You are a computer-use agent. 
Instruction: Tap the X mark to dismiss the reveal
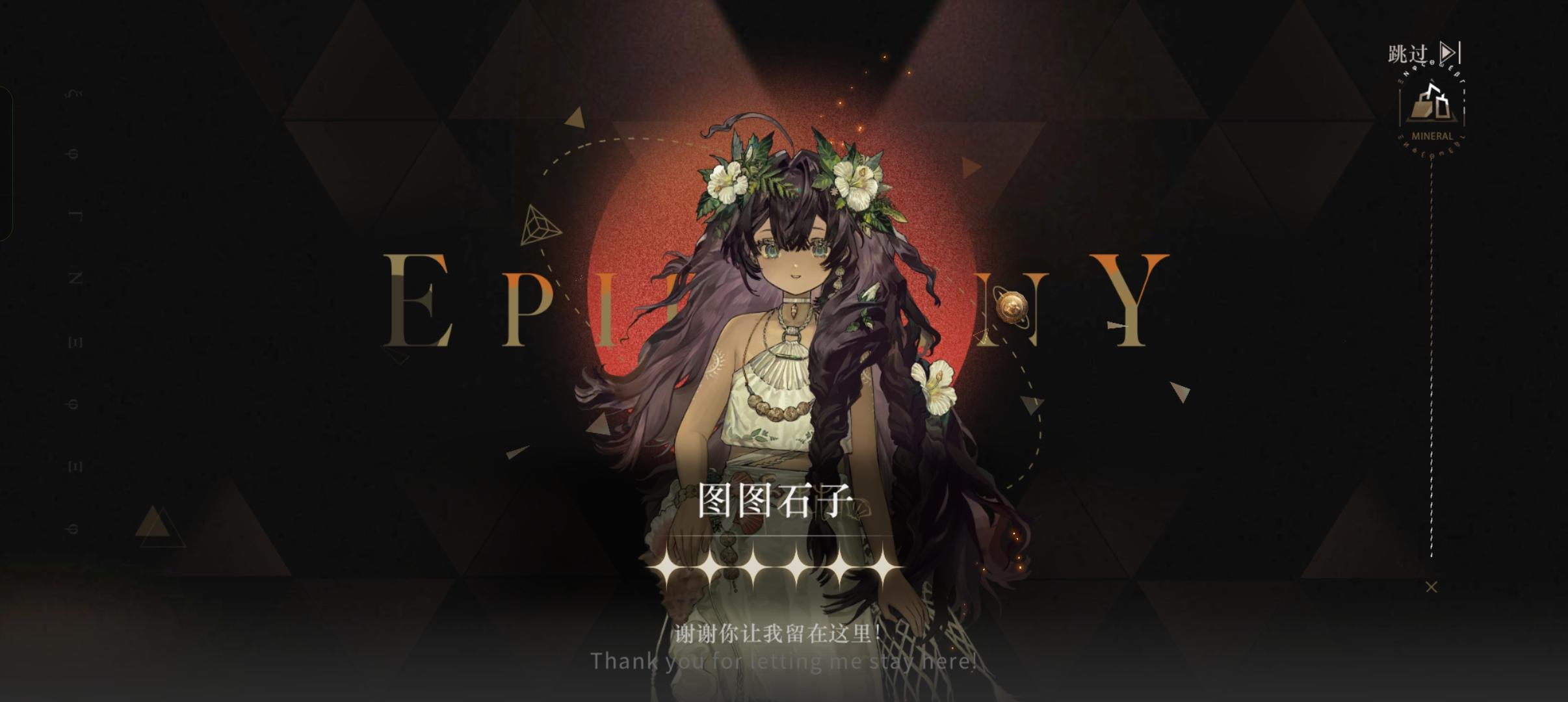[1431, 586]
